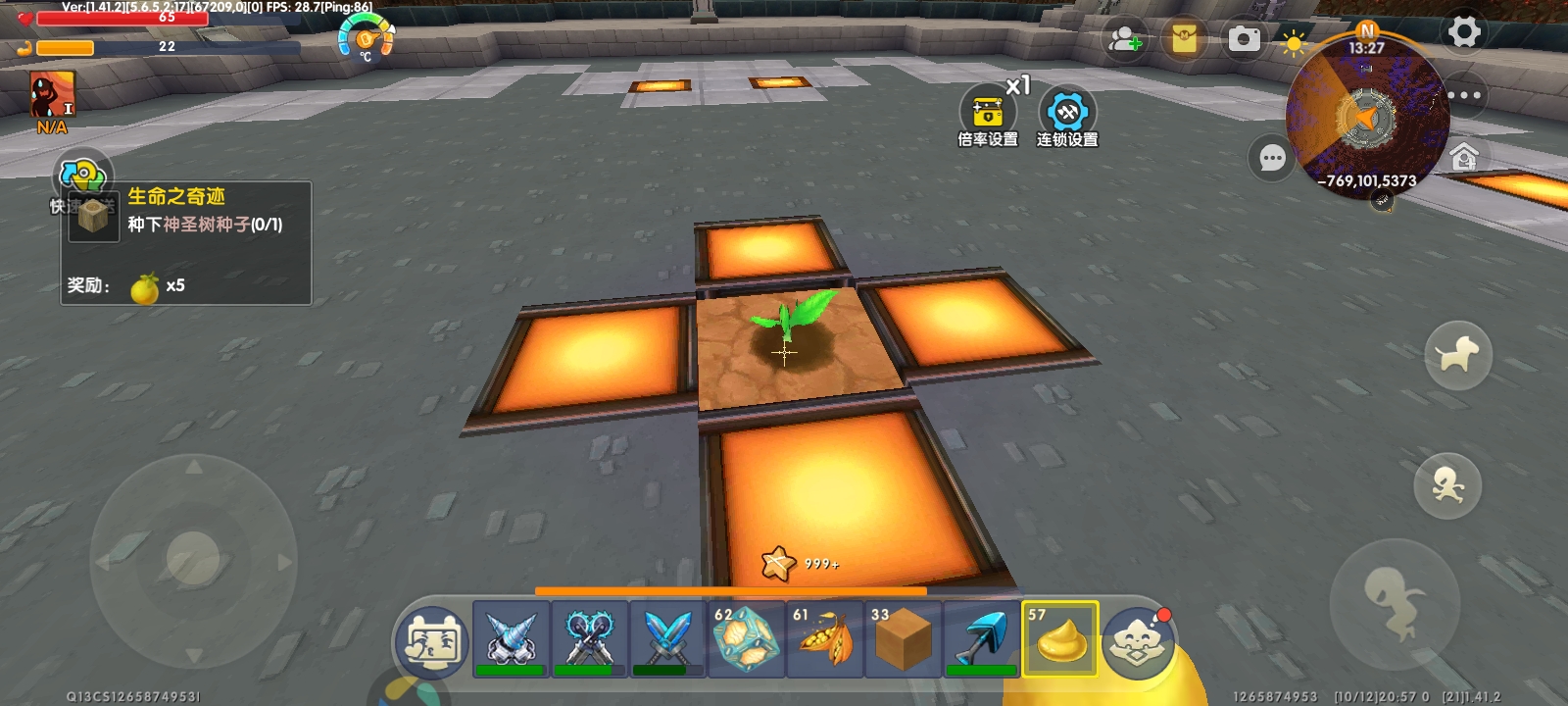The width and height of the screenshot is (1568, 706).
Task: Select the orange seed pod slot
Action: [824, 639]
